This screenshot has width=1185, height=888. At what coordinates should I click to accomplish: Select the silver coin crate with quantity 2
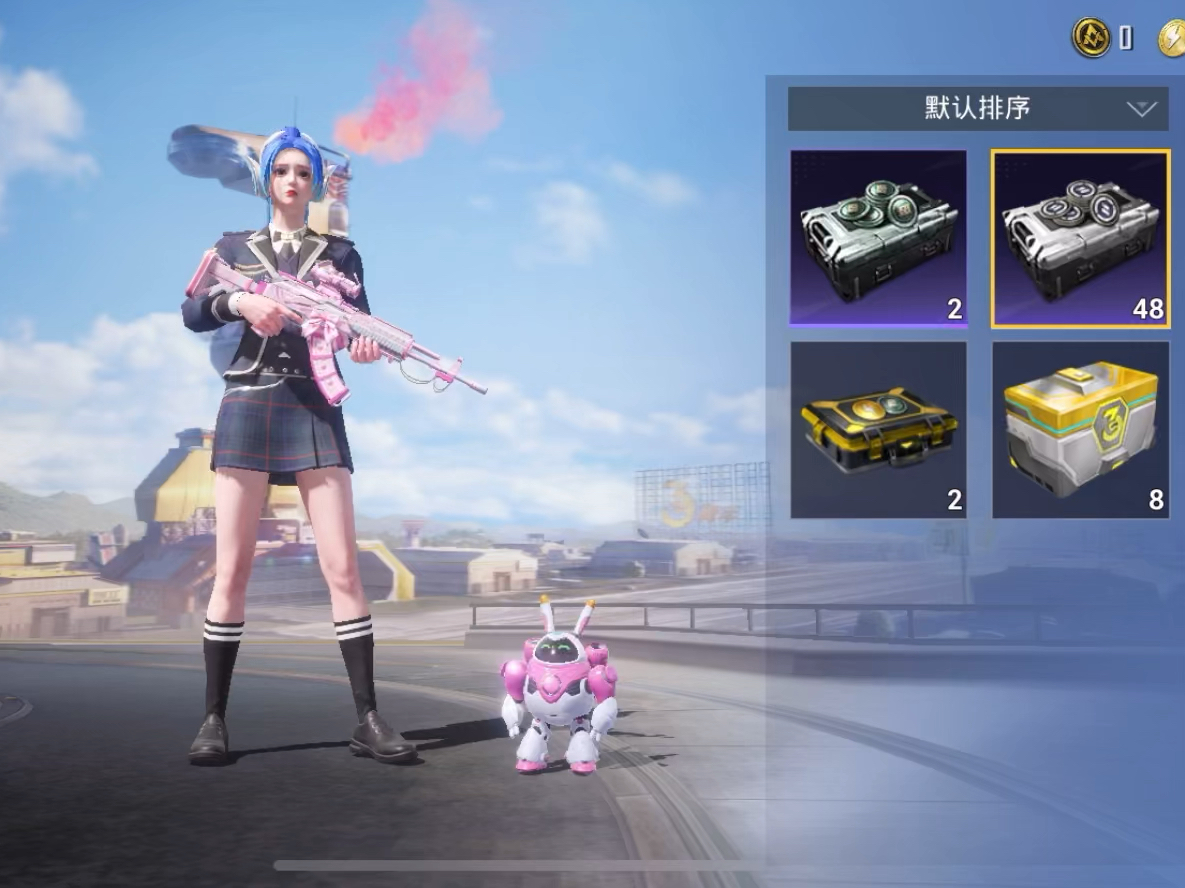click(x=879, y=239)
